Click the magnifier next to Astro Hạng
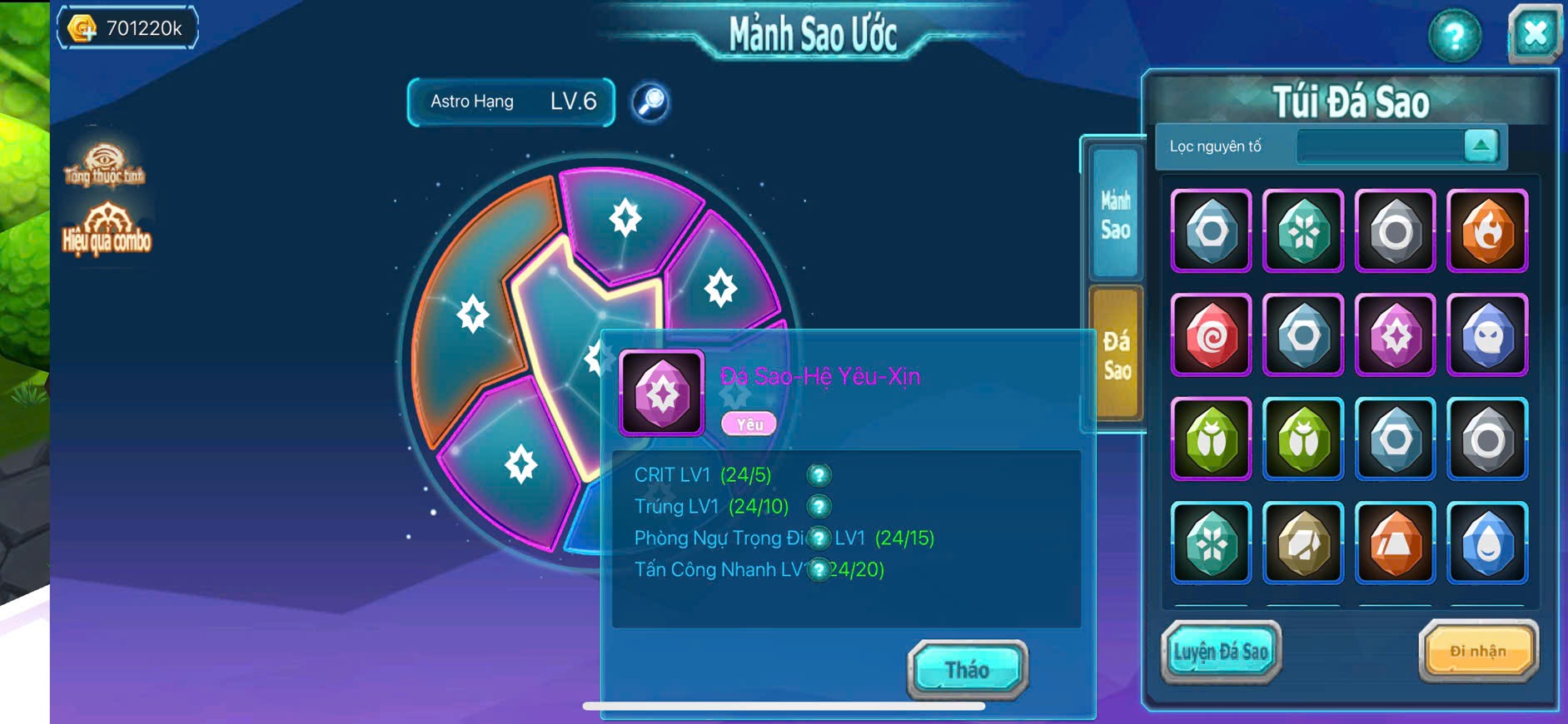 (650, 102)
